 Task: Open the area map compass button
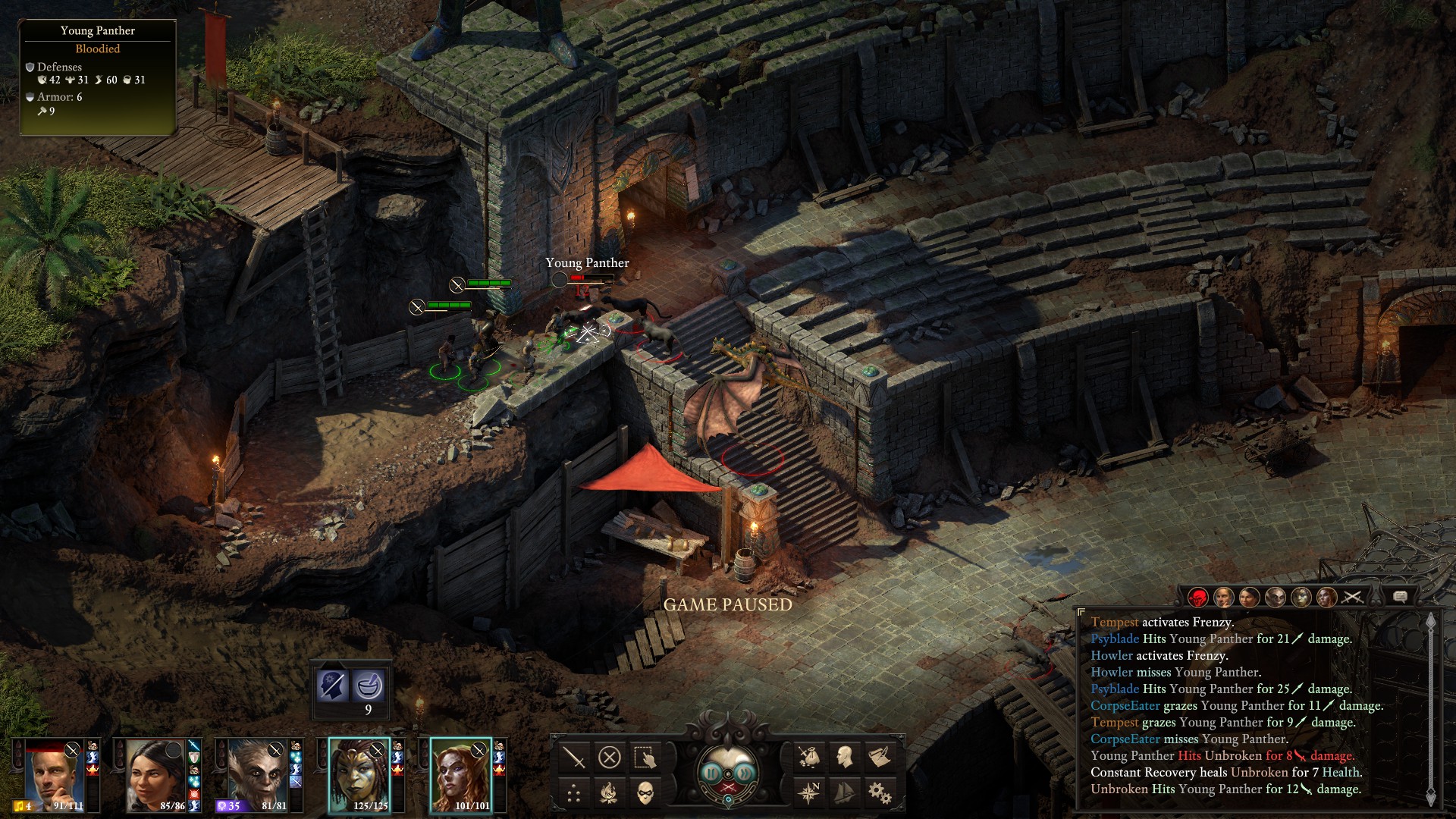pyautogui.click(x=808, y=793)
